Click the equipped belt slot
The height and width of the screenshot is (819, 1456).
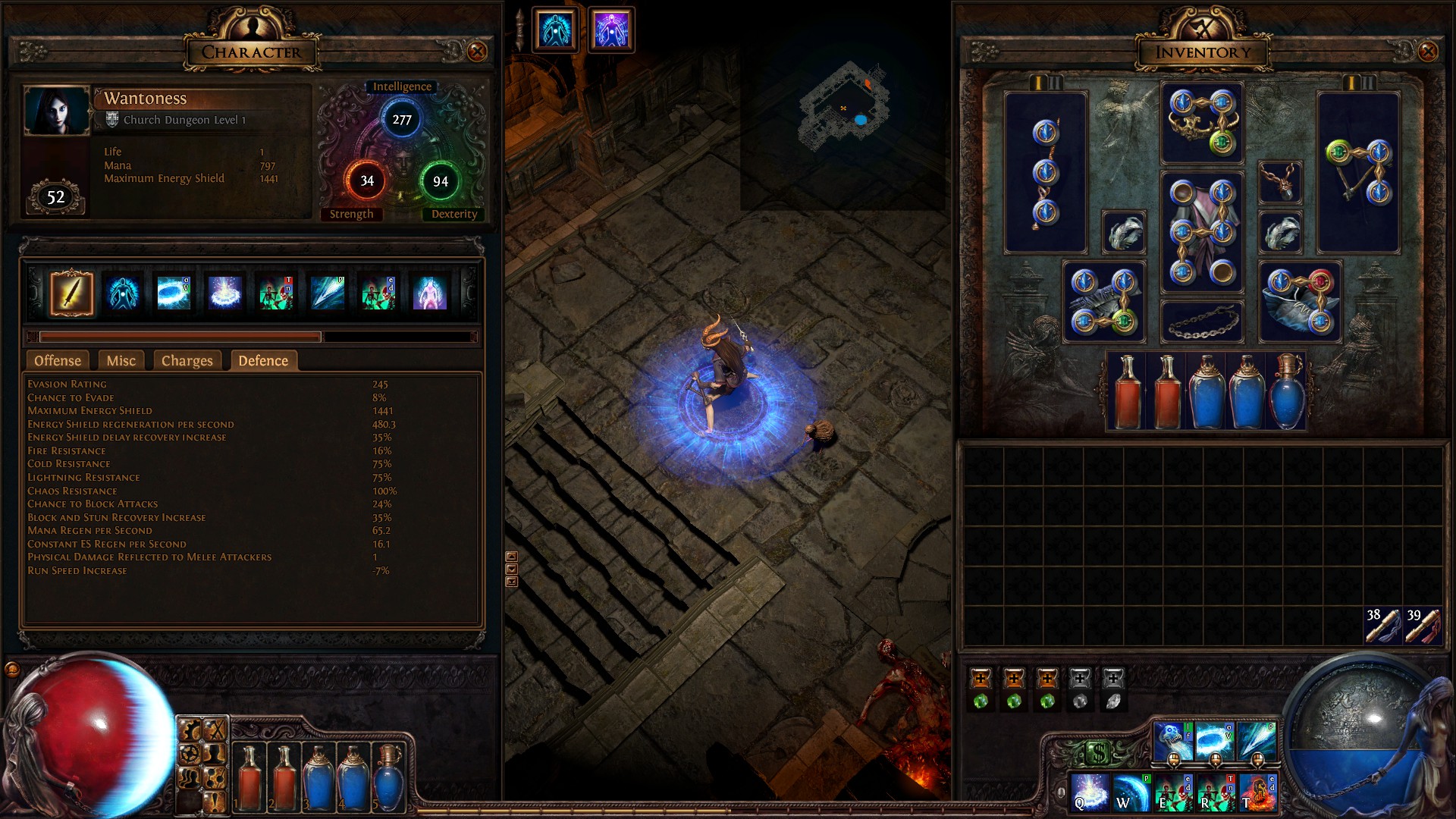tap(1202, 322)
